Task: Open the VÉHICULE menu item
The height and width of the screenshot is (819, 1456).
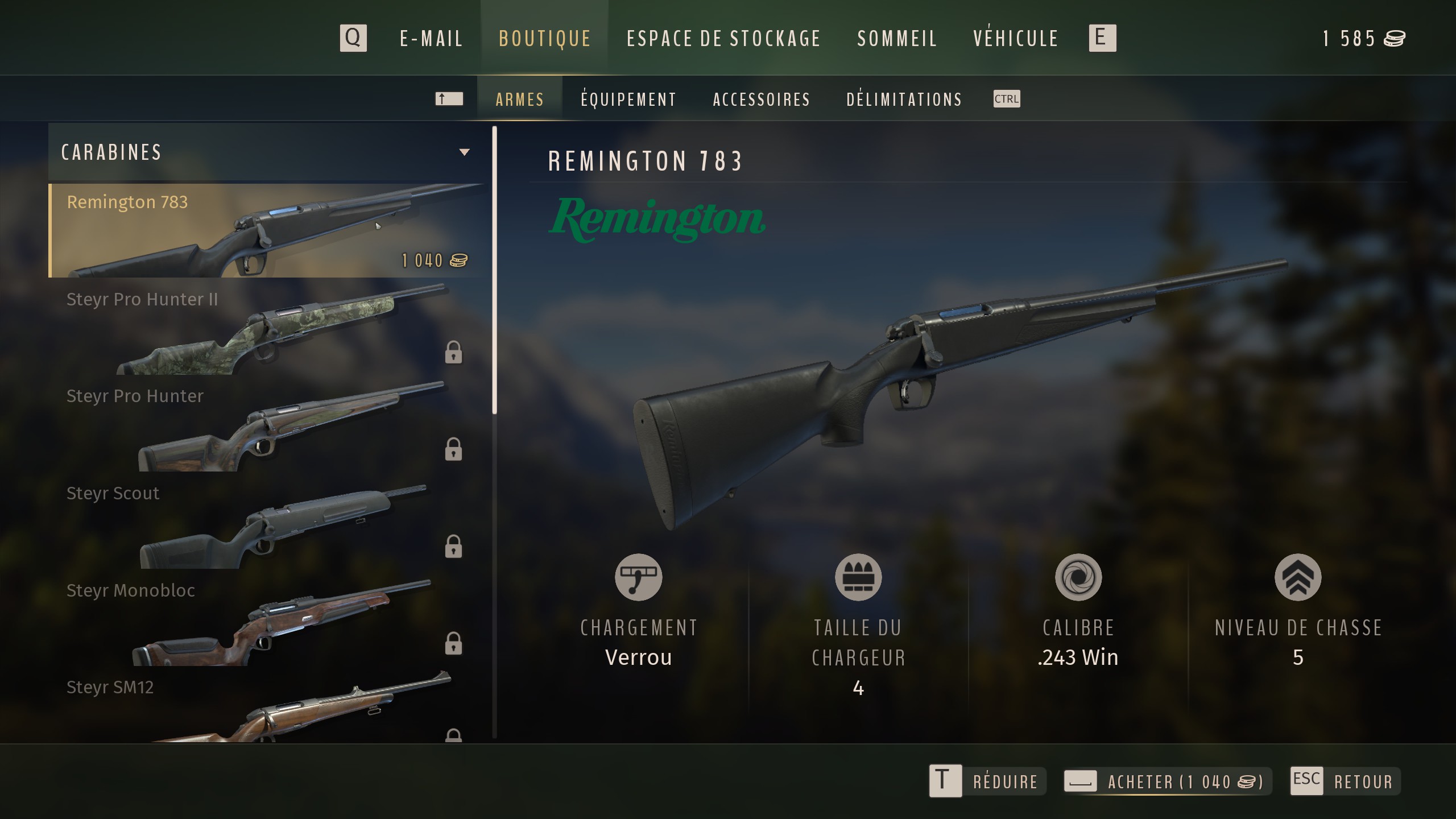Action: pos(1016,38)
